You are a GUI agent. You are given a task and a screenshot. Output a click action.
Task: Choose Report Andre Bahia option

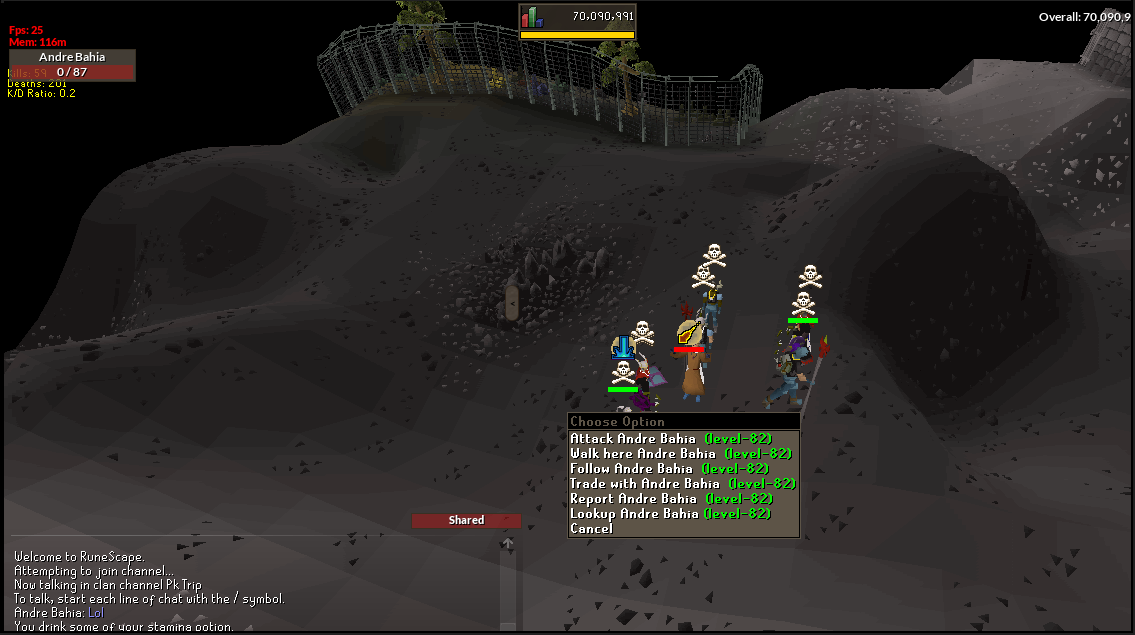pyautogui.click(x=670, y=499)
